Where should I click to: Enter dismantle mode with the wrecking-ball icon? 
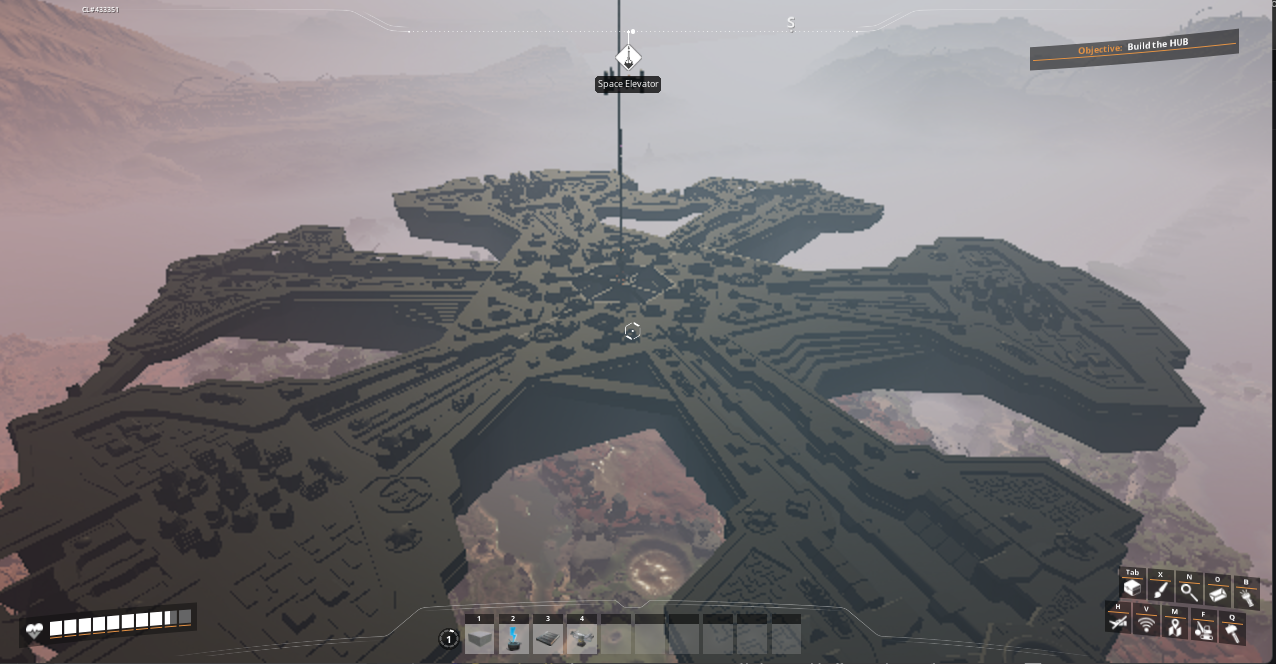coord(1204,630)
